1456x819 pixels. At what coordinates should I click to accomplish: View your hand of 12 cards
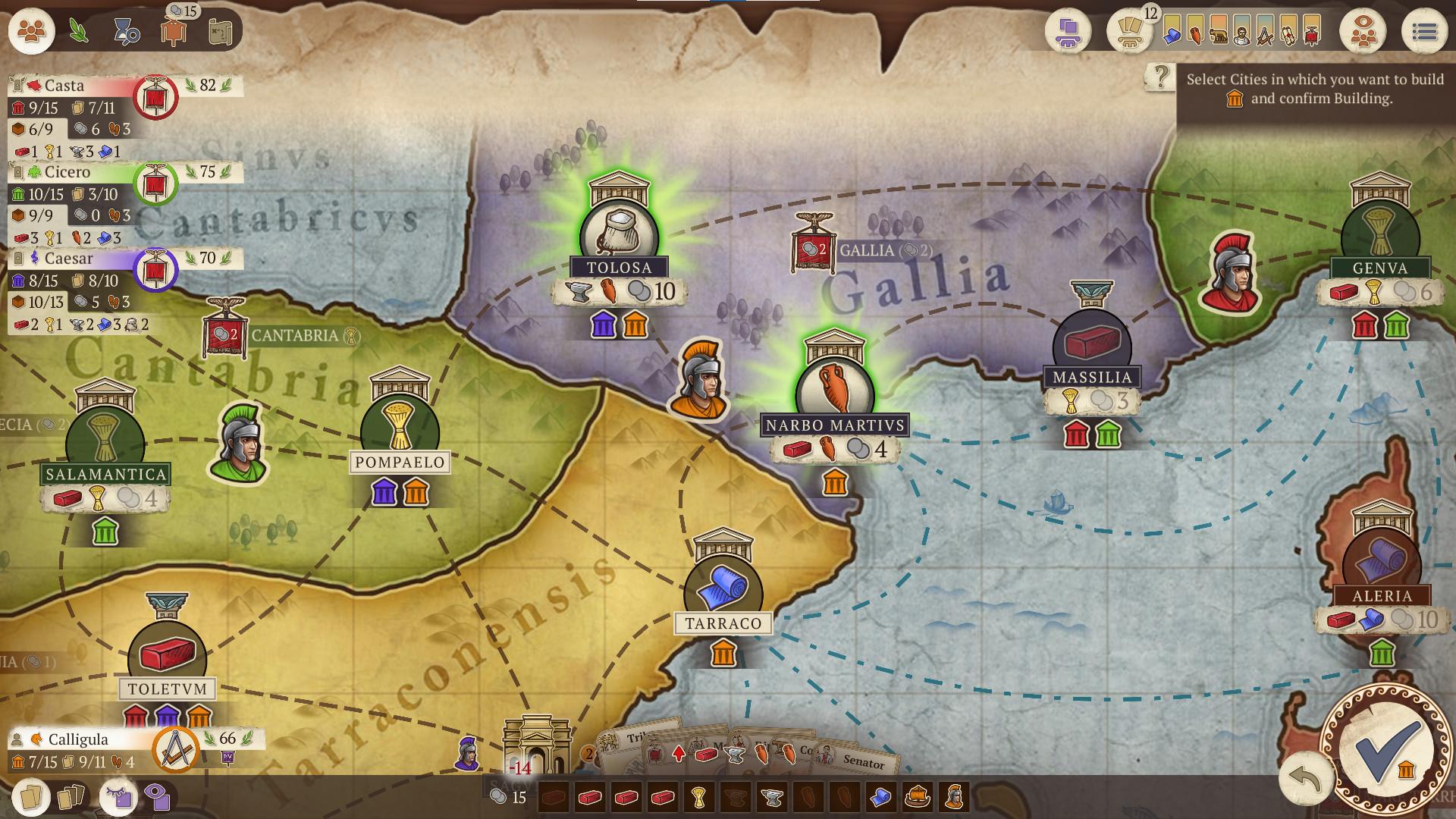[x=1128, y=32]
